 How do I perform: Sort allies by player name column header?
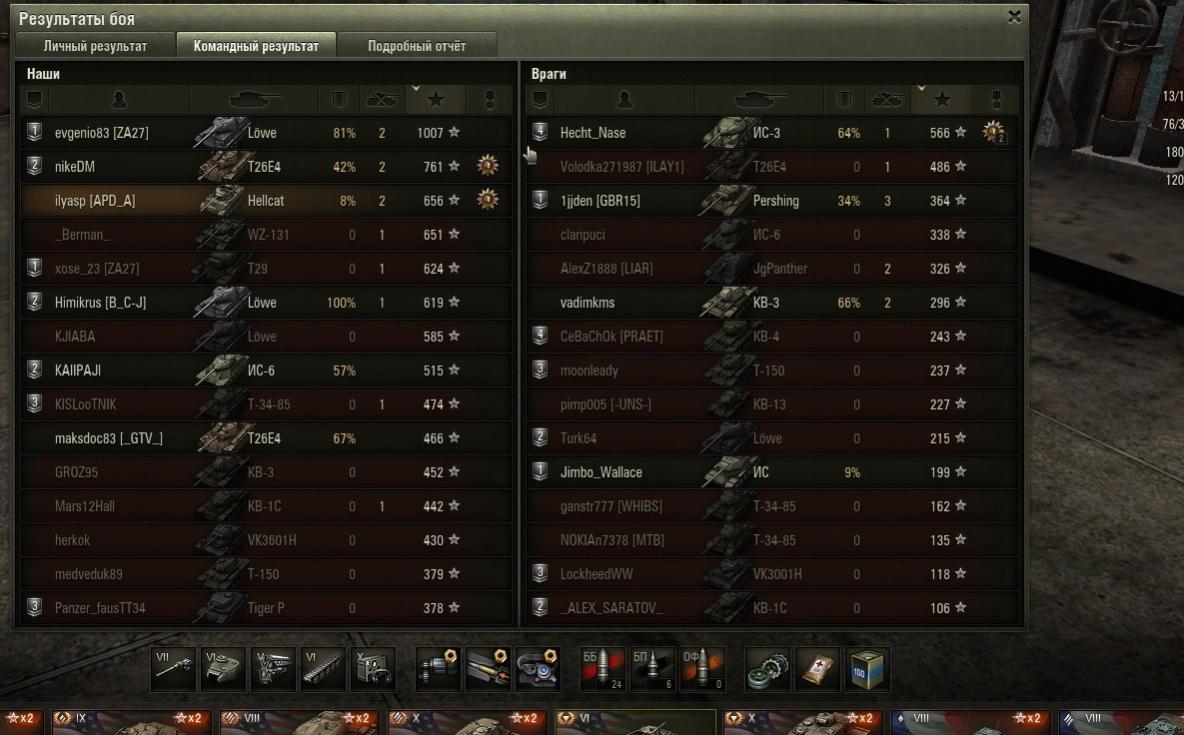(x=119, y=99)
